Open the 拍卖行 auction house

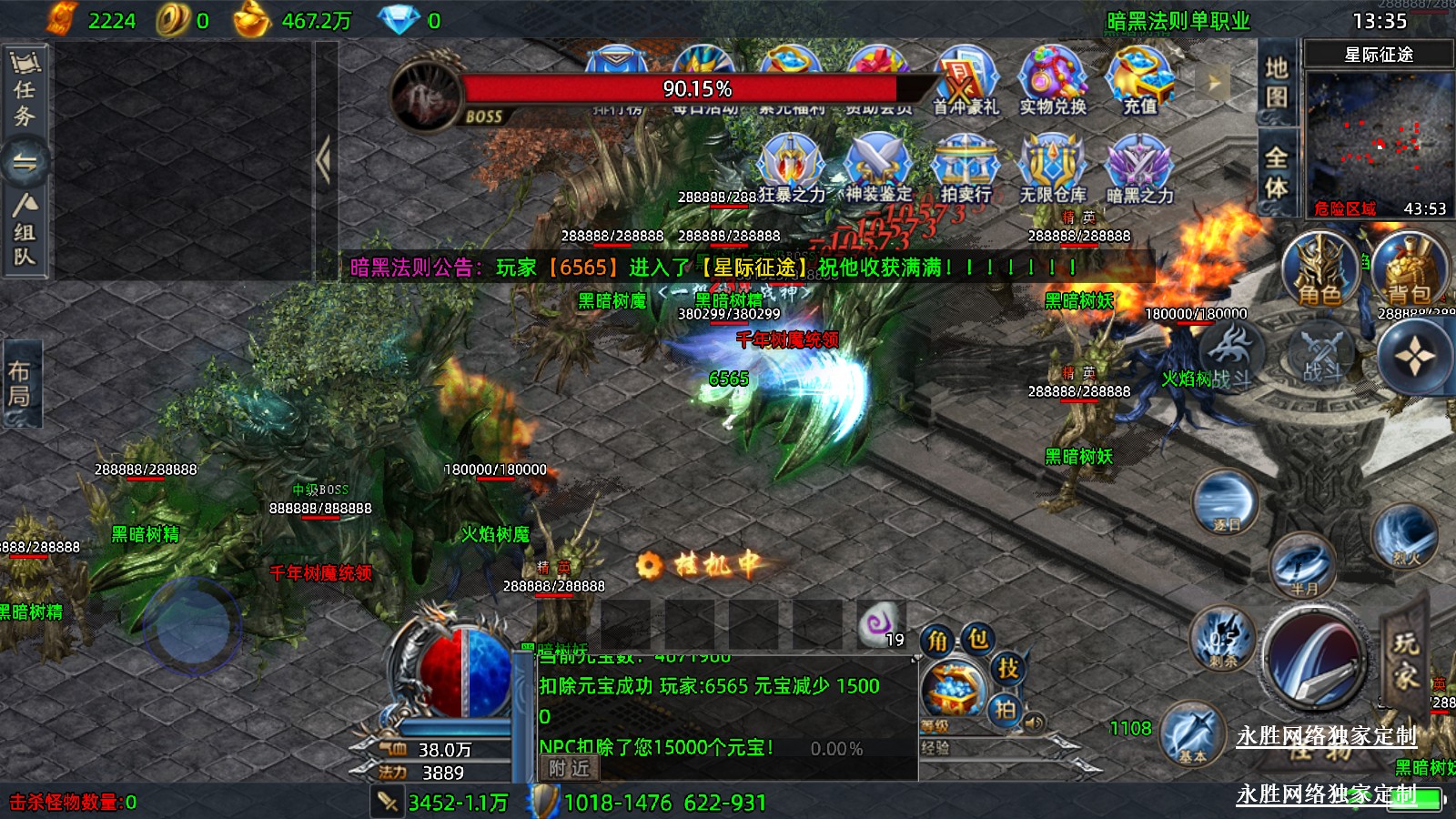click(966, 167)
